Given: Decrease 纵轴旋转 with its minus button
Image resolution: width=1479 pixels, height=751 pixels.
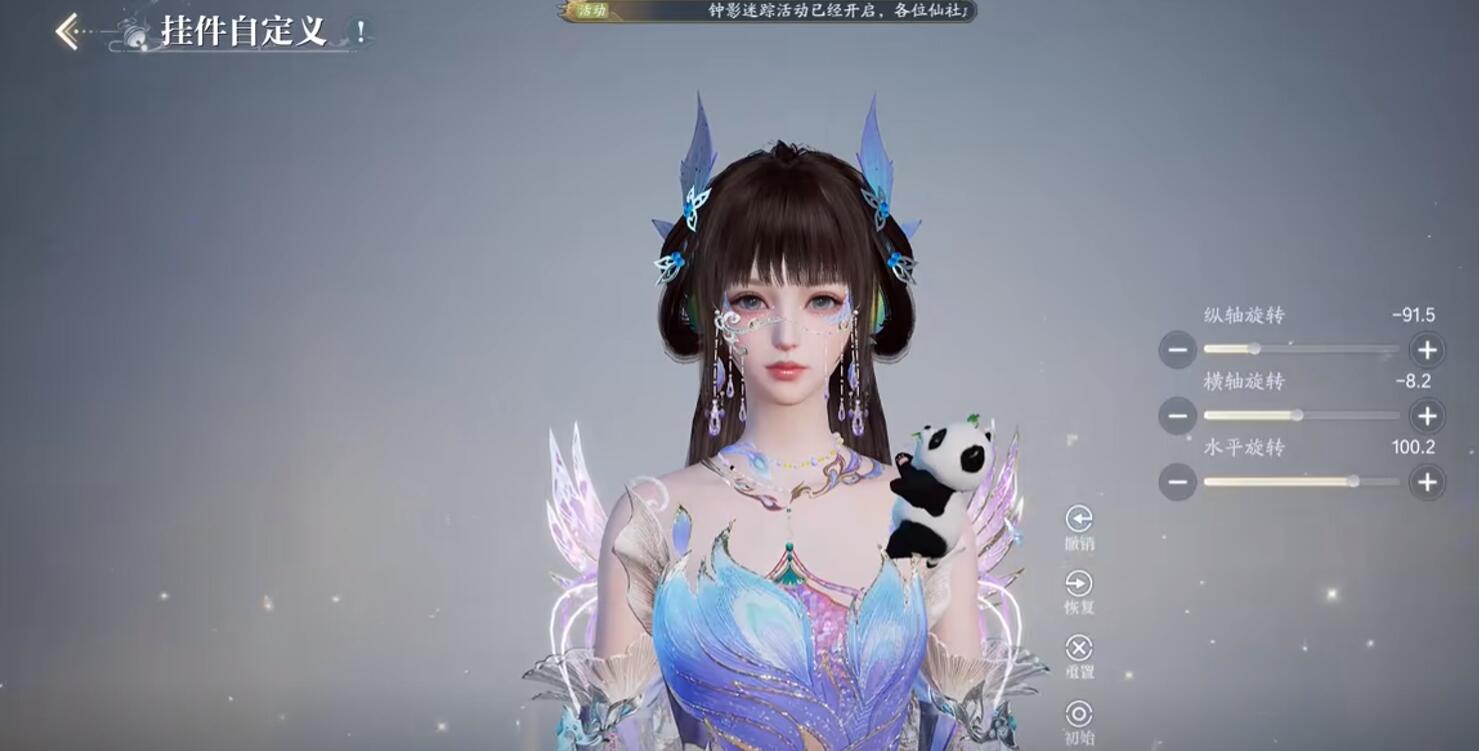Looking at the screenshot, I should (1178, 349).
